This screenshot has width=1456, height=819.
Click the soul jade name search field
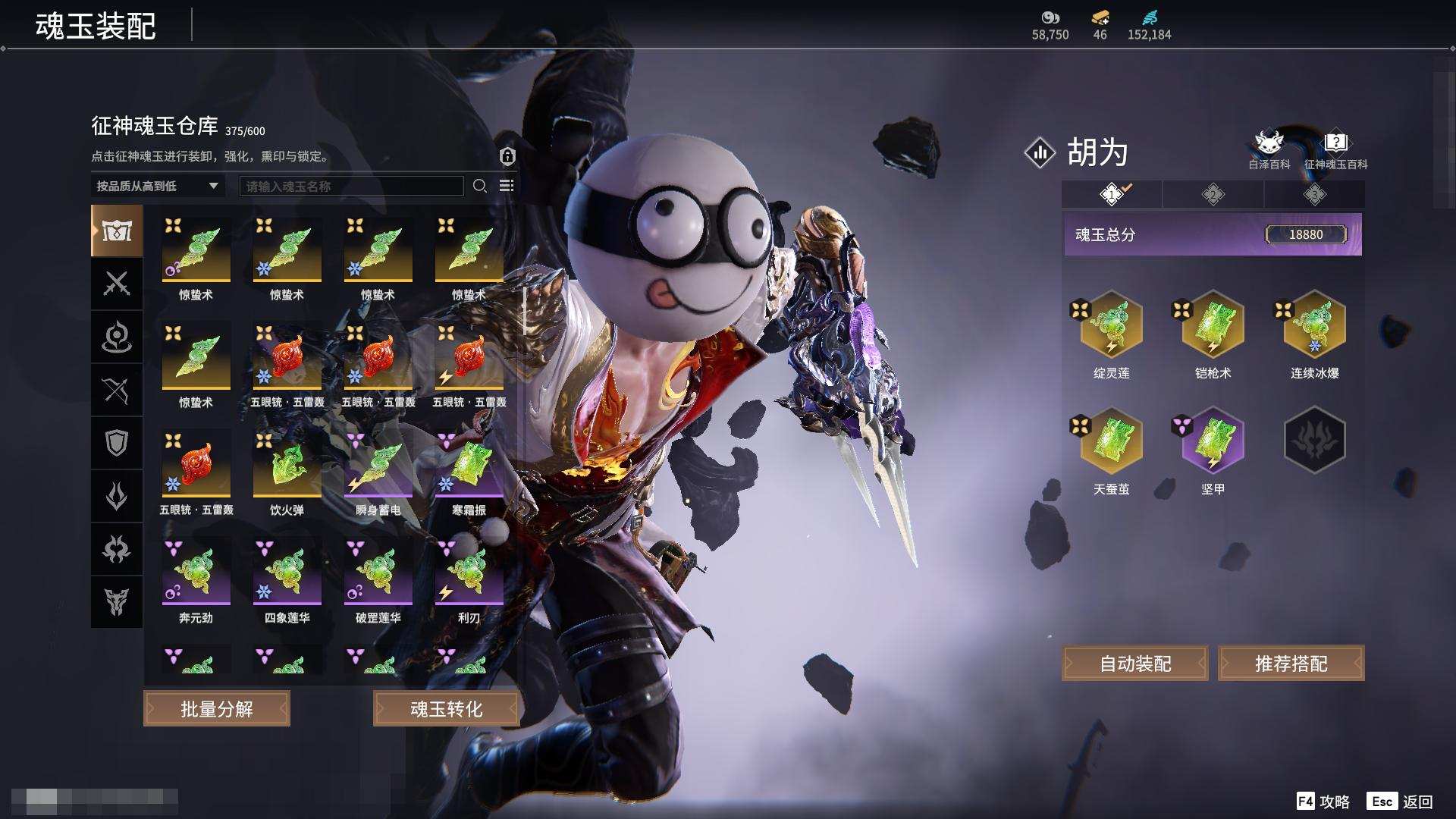click(351, 186)
